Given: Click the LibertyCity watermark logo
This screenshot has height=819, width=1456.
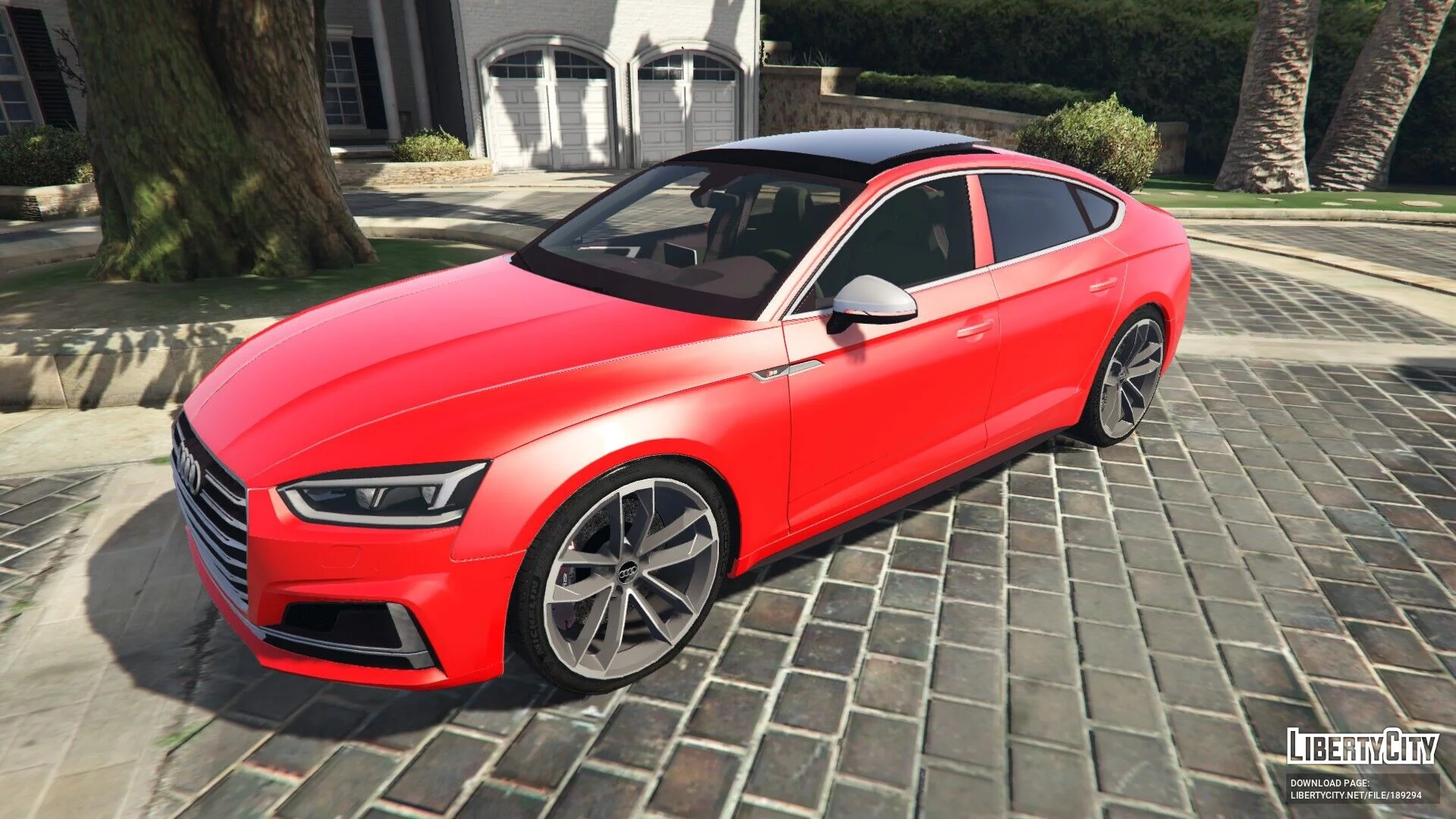Looking at the screenshot, I should pyautogui.click(x=1362, y=746).
